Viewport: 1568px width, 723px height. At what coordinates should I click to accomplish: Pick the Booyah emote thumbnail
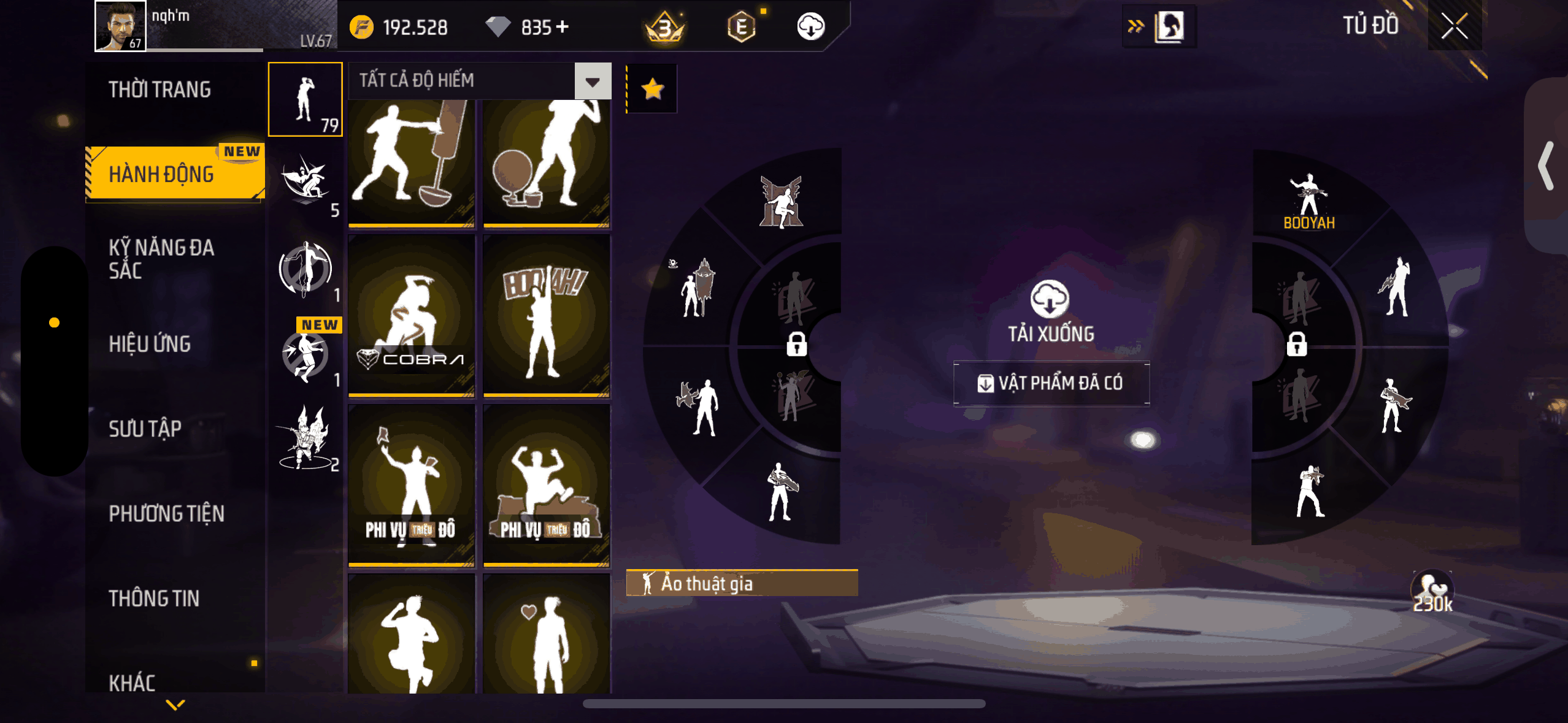(x=546, y=316)
